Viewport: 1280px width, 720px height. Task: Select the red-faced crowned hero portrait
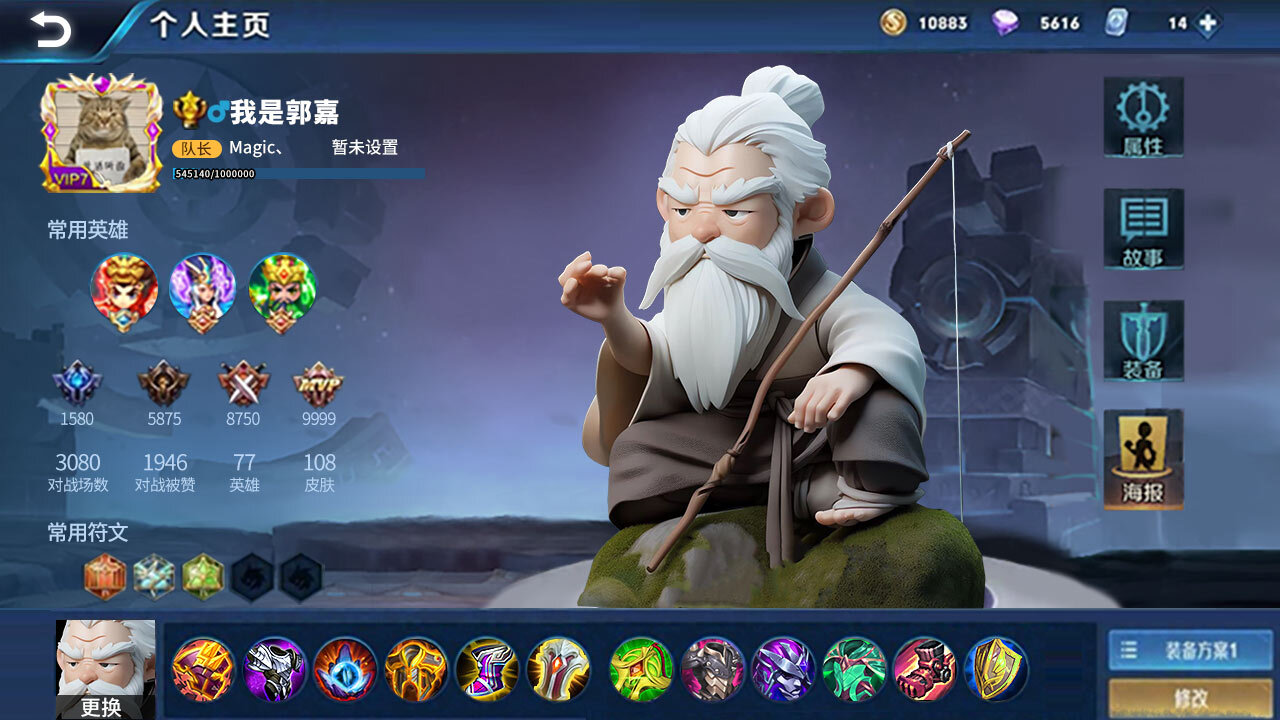[124, 288]
